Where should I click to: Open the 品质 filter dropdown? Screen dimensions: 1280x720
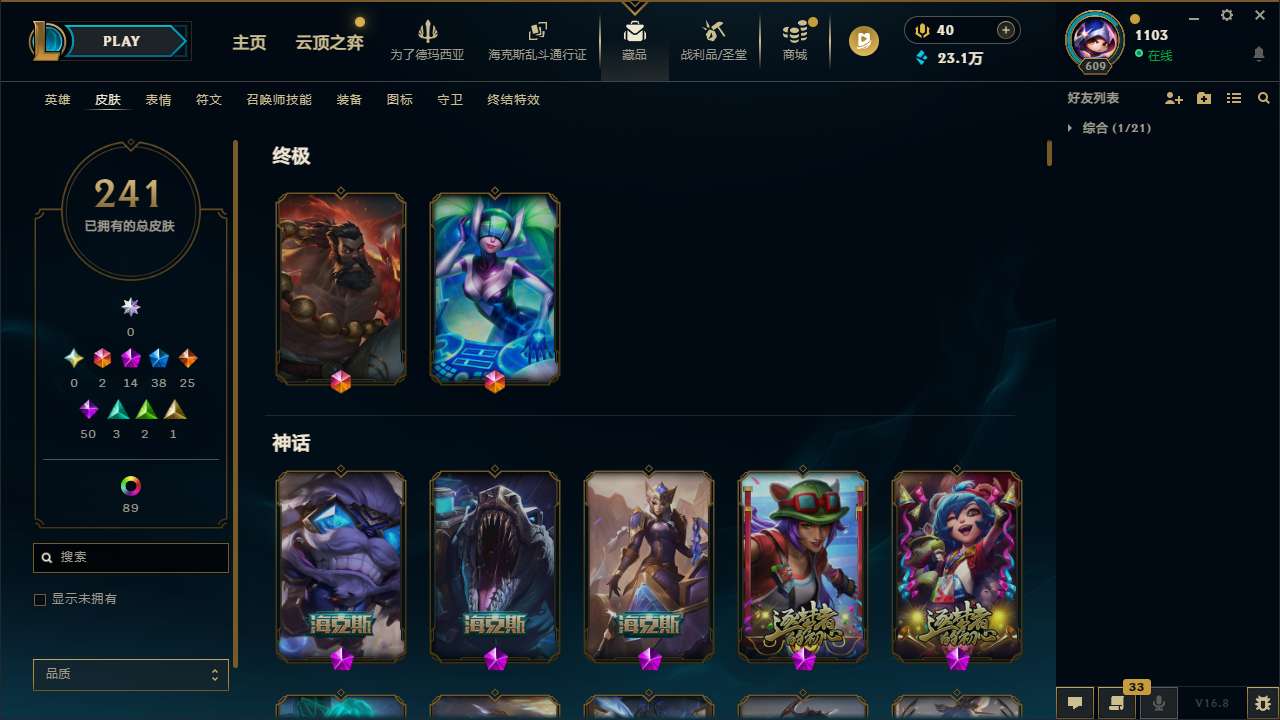click(130, 674)
